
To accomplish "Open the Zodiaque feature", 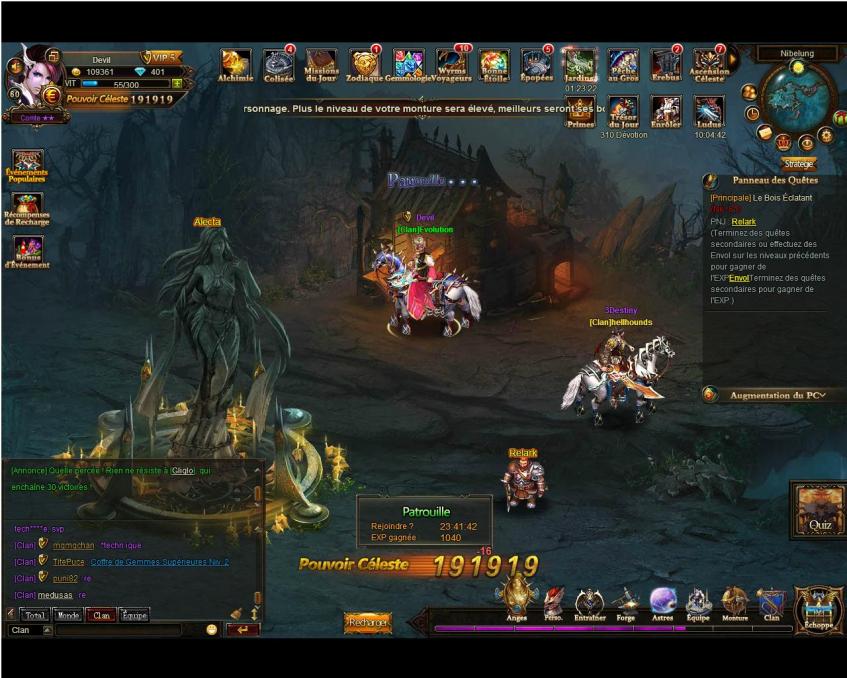I will pos(365,64).
